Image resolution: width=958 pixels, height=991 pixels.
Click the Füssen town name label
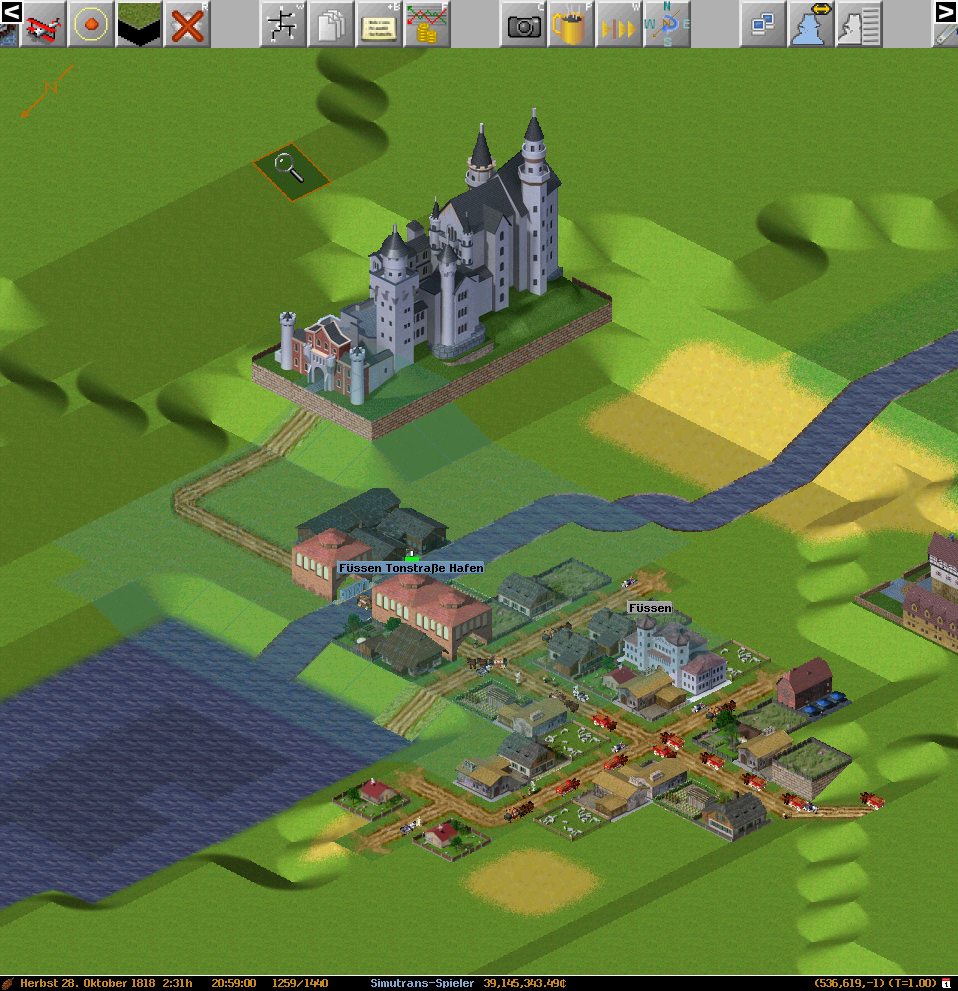pyautogui.click(x=650, y=608)
